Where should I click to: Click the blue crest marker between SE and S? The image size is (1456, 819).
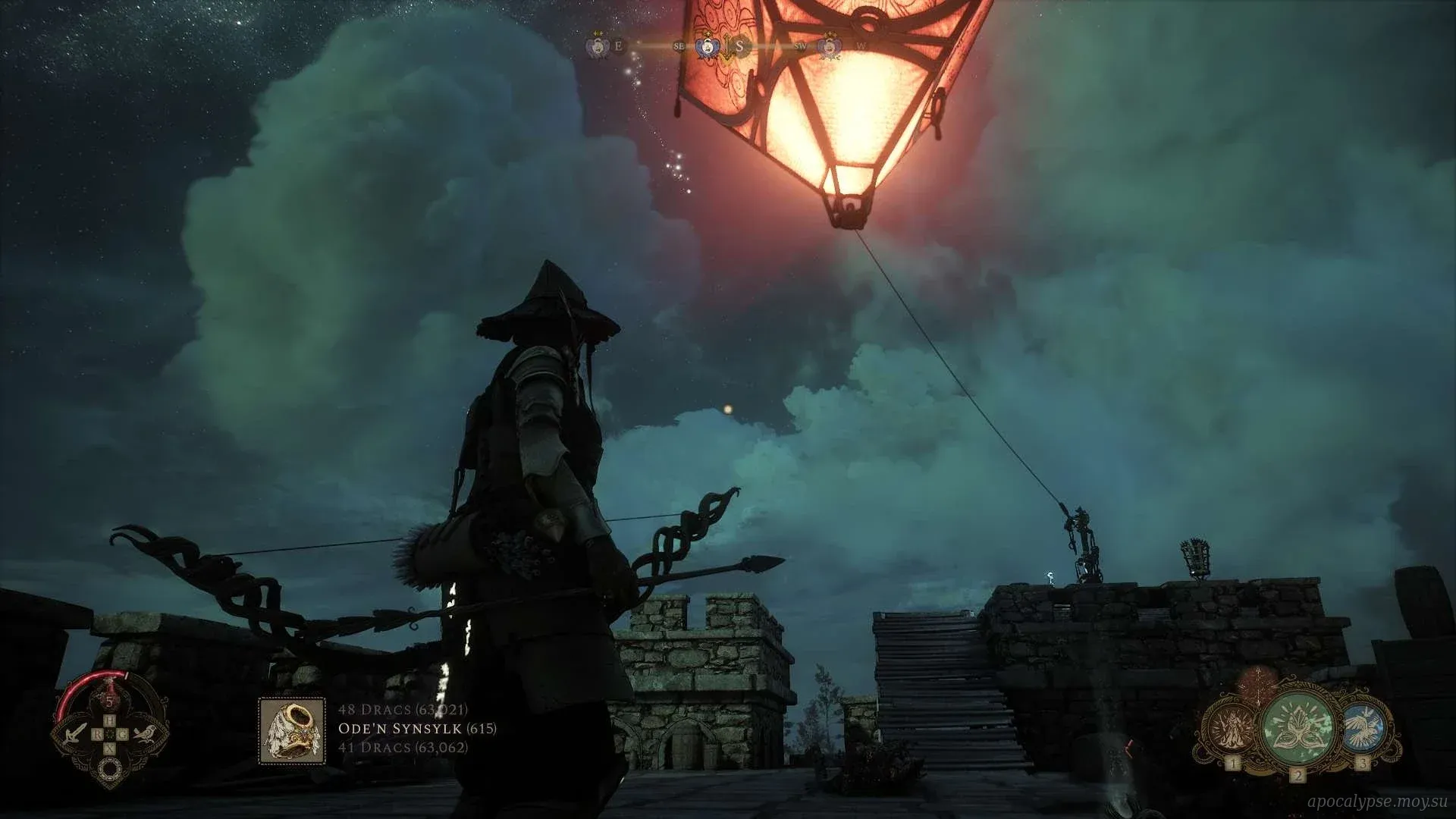(708, 46)
